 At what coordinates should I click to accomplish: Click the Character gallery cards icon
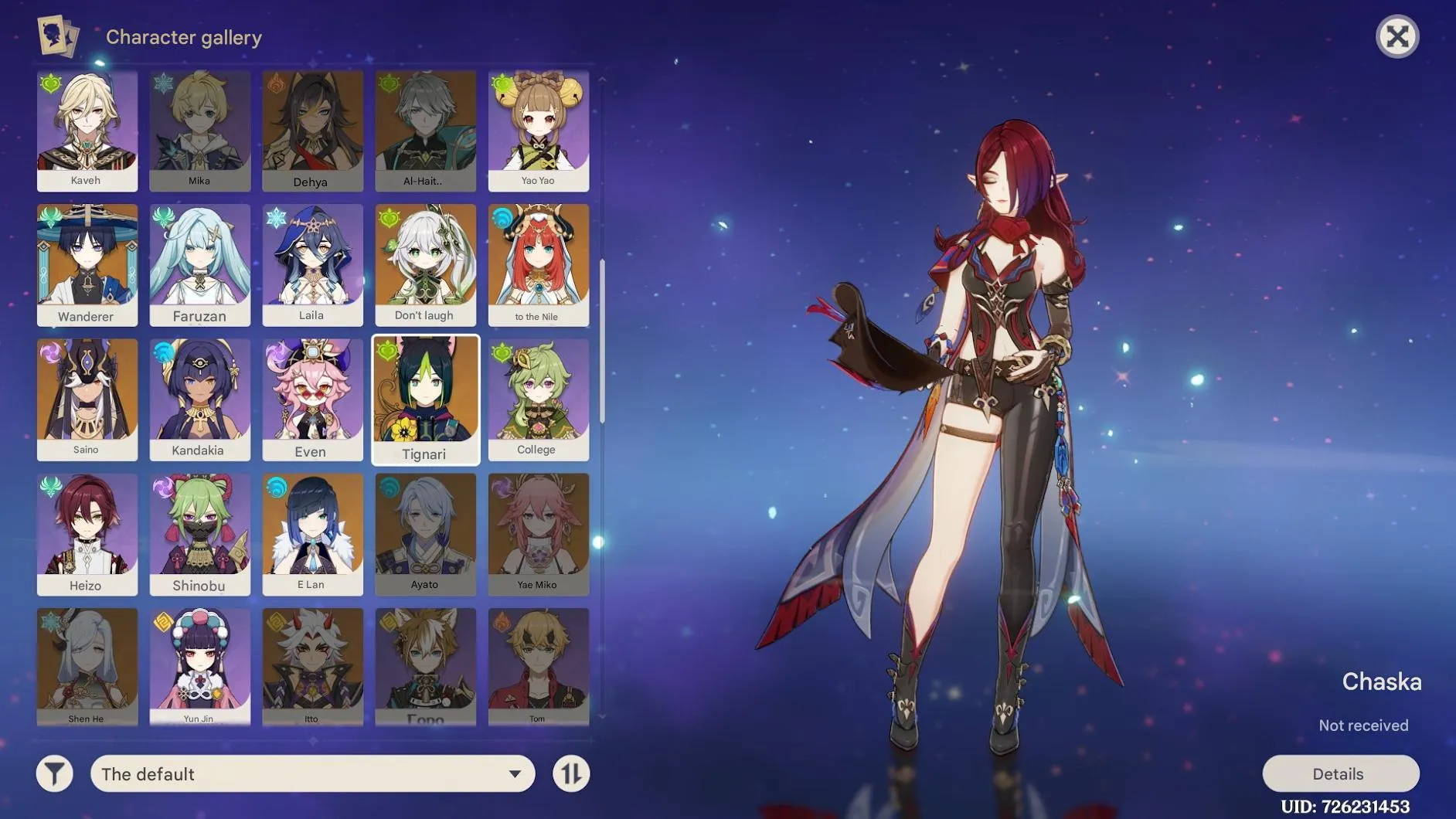point(57,36)
